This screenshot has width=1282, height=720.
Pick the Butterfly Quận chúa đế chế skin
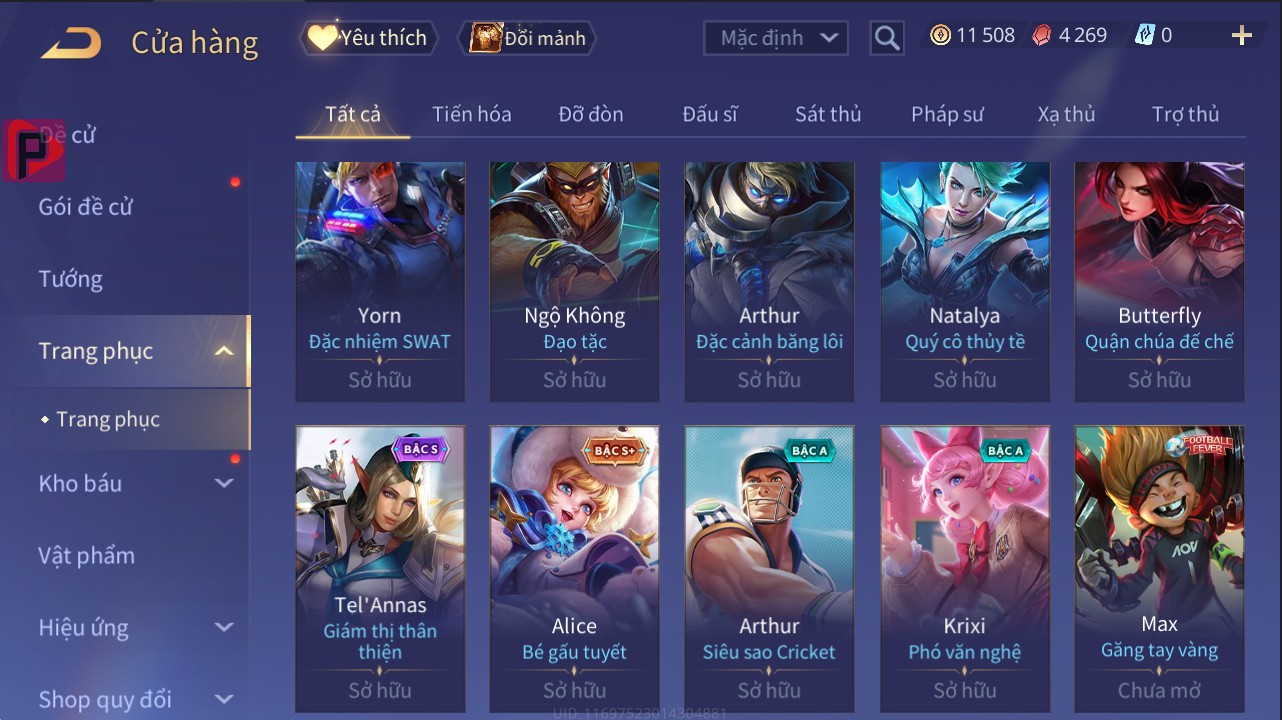pyautogui.click(x=1159, y=280)
